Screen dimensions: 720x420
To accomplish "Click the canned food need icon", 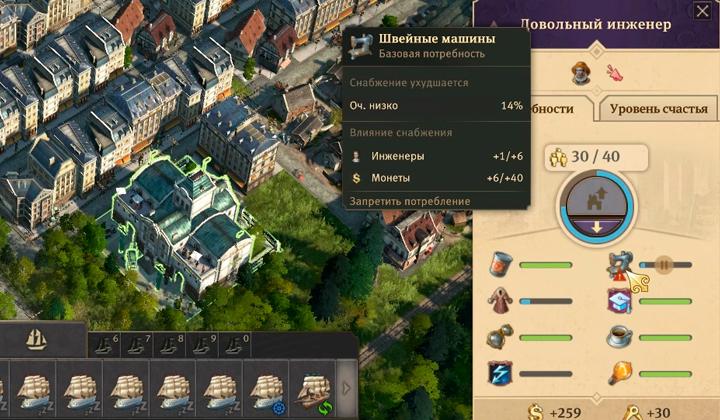I will point(501,265).
